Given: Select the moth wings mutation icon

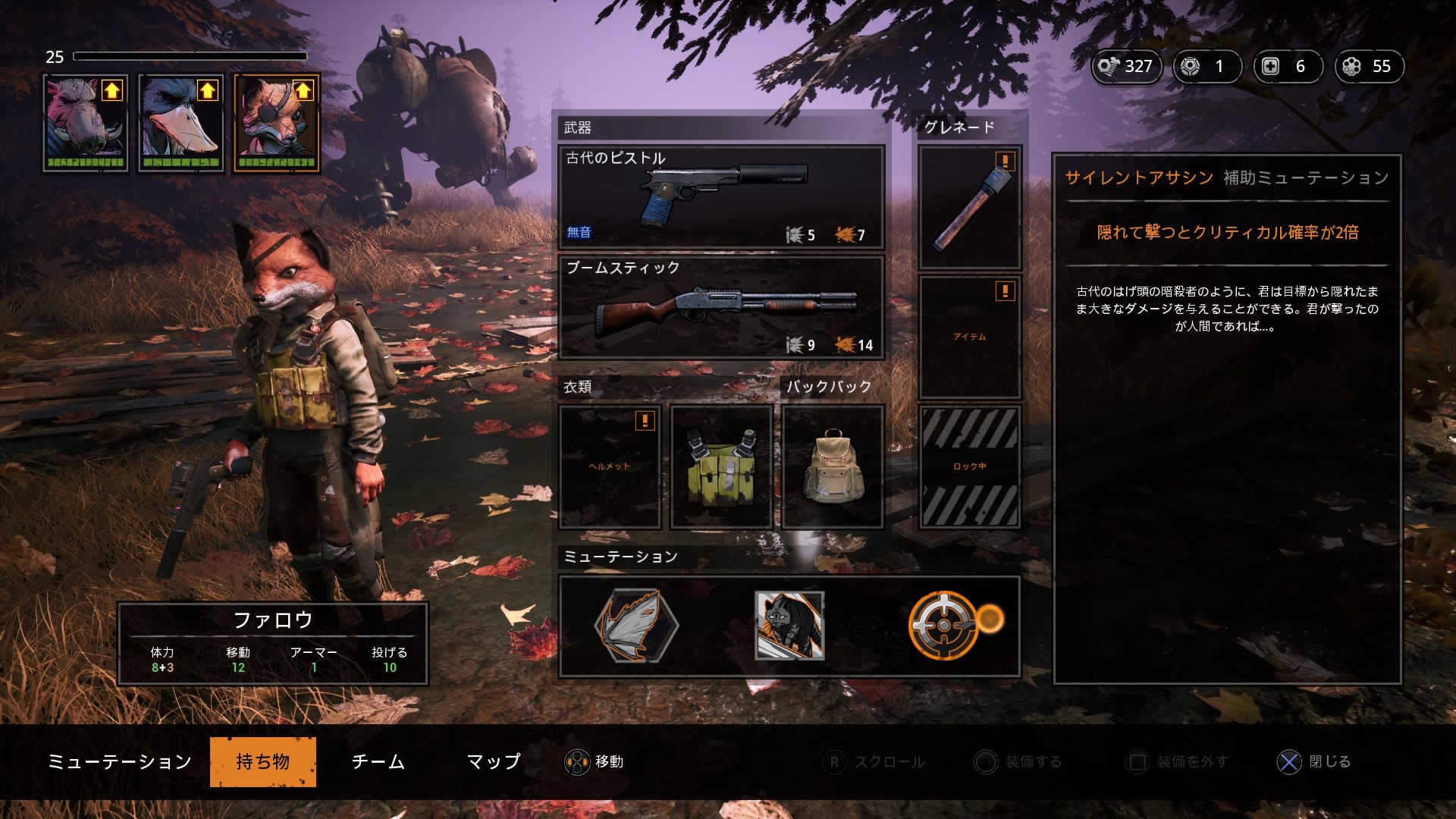Looking at the screenshot, I should (x=636, y=626).
